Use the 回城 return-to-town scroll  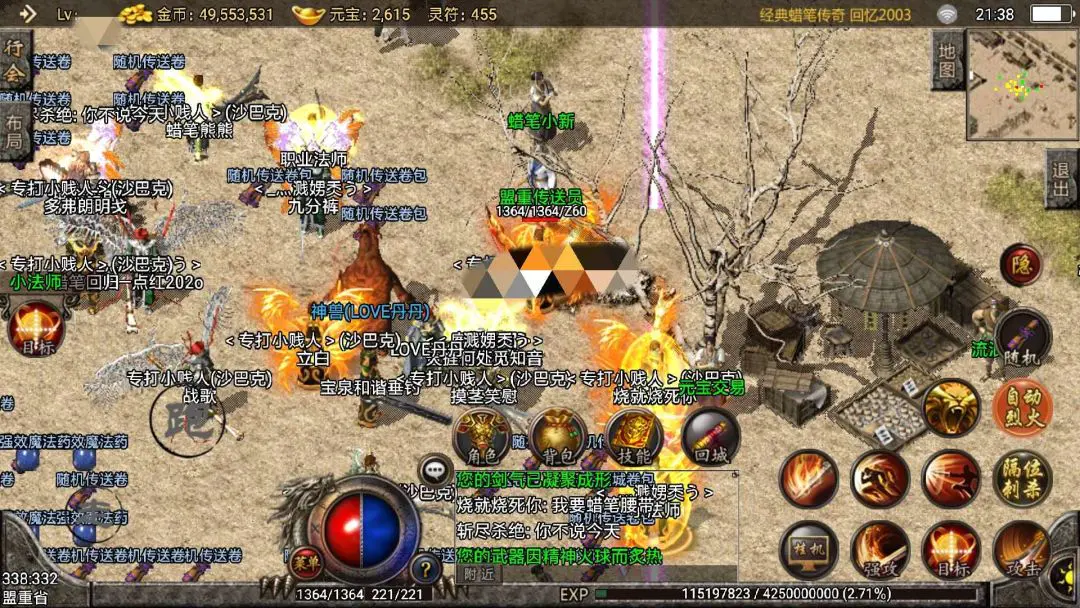tap(710, 436)
